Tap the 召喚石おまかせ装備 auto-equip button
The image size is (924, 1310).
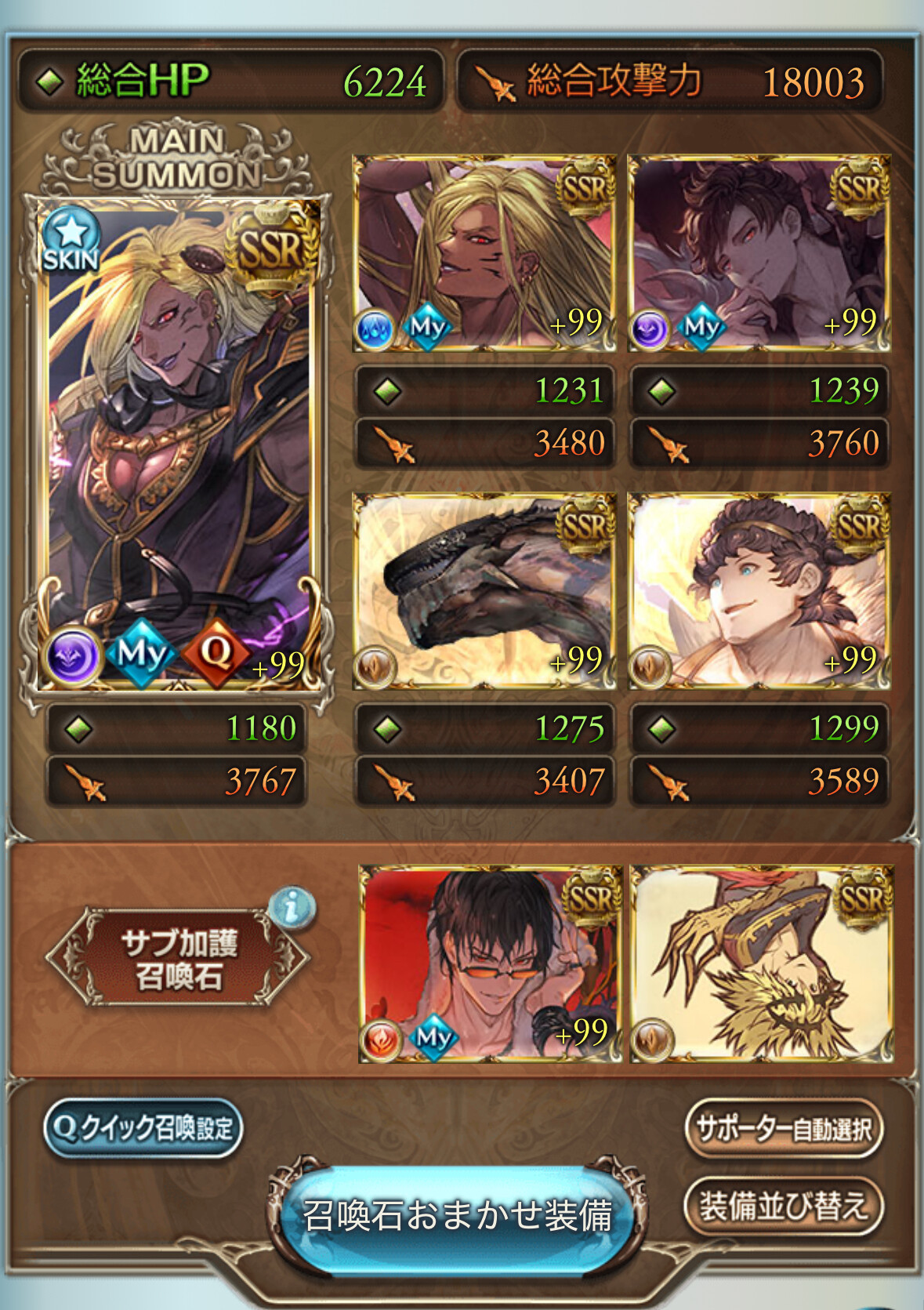pos(458,1215)
